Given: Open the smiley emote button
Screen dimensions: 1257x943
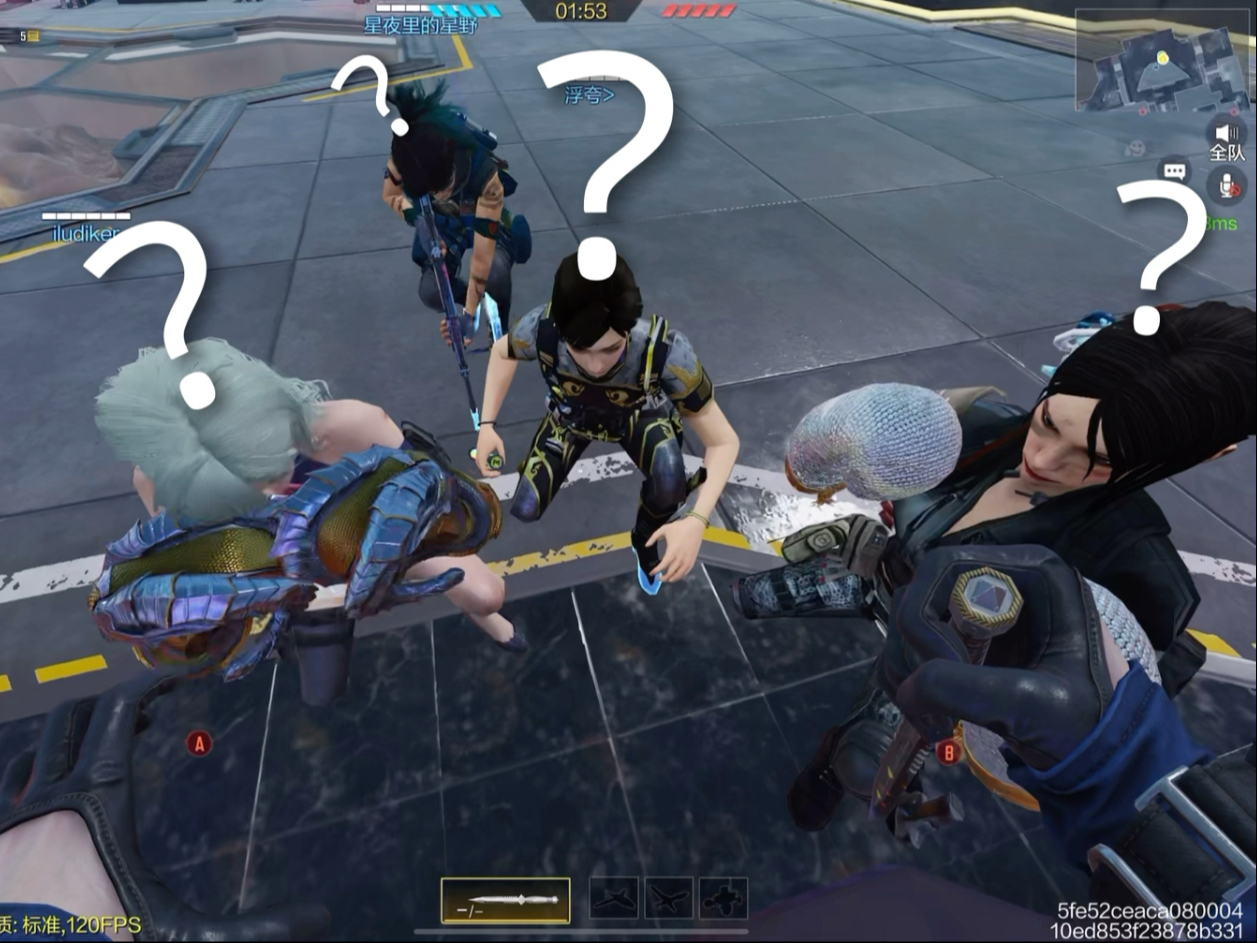Looking at the screenshot, I should [1135, 148].
